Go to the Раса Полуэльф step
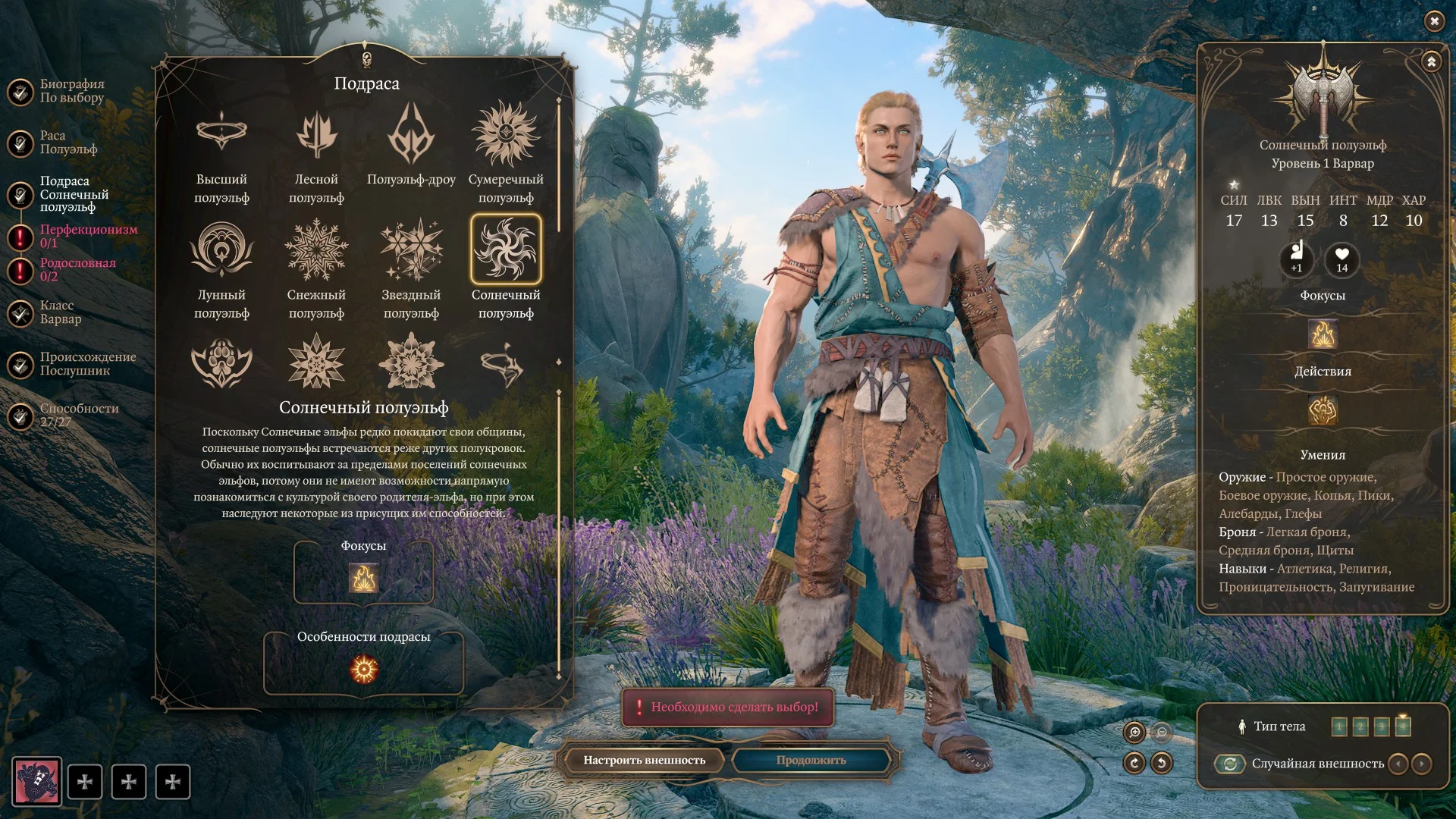Screen dimensions: 1456x819 [68, 143]
